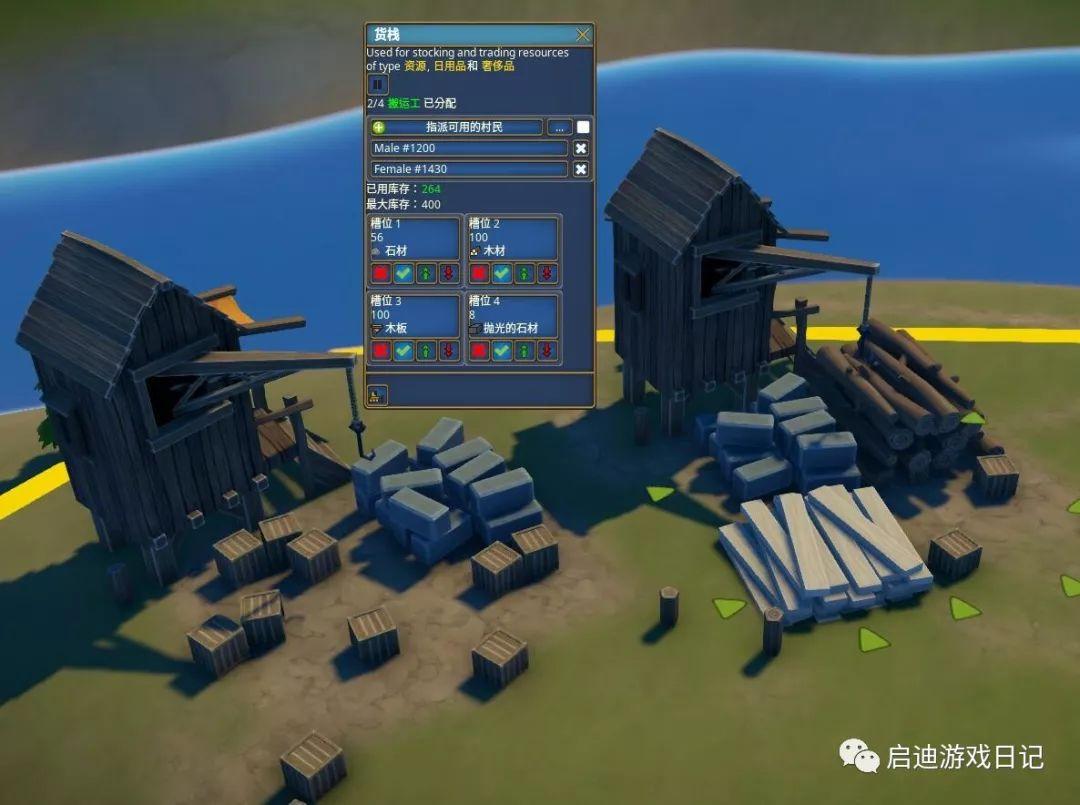The height and width of the screenshot is (805, 1080).
Task: Select slot 1 holding 石材
Action: coord(414,238)
